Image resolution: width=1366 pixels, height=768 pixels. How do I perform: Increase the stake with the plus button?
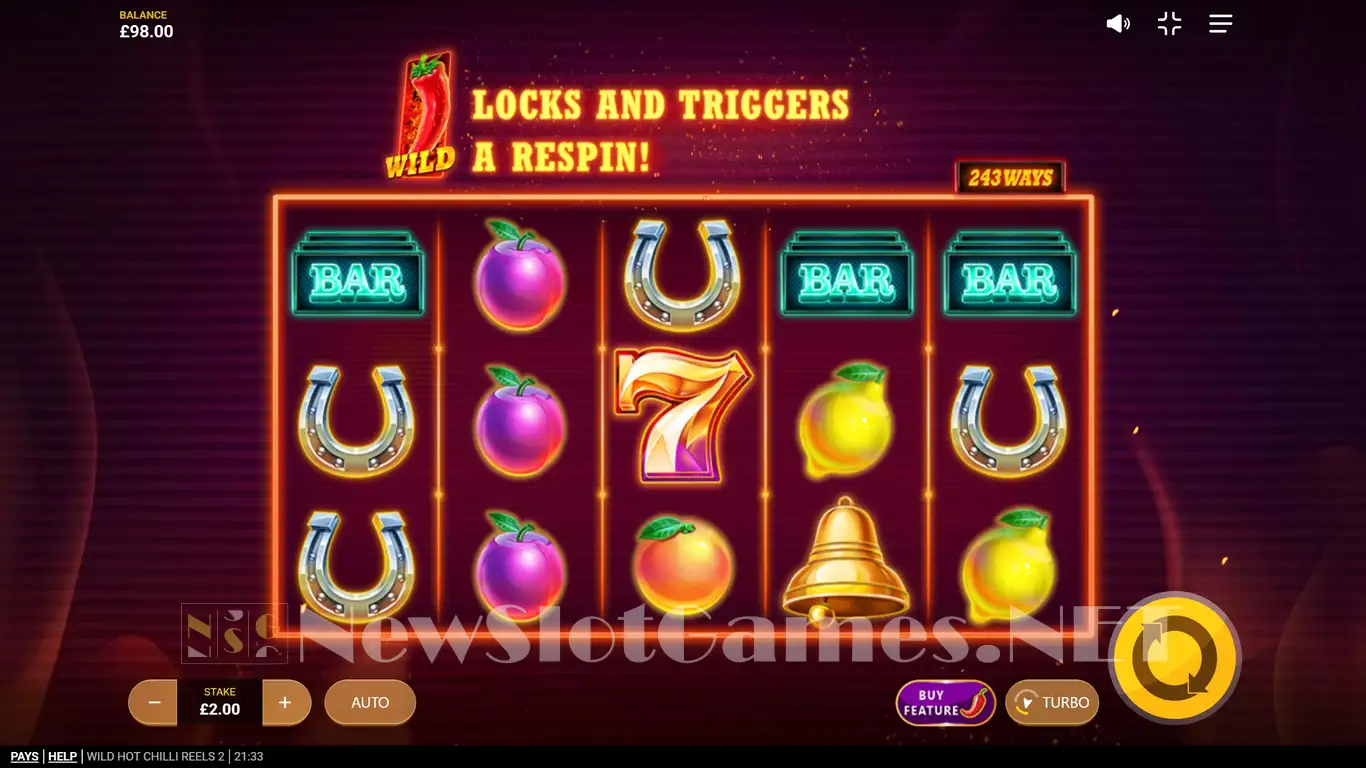click(x=286, y=703)
